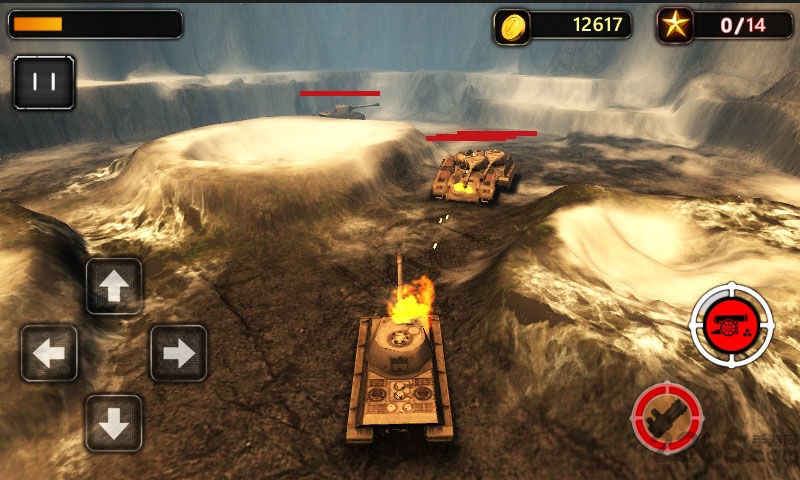Tap the down arrow to reverse
Screen dimensions: 800x480
(x=114, y=423)
